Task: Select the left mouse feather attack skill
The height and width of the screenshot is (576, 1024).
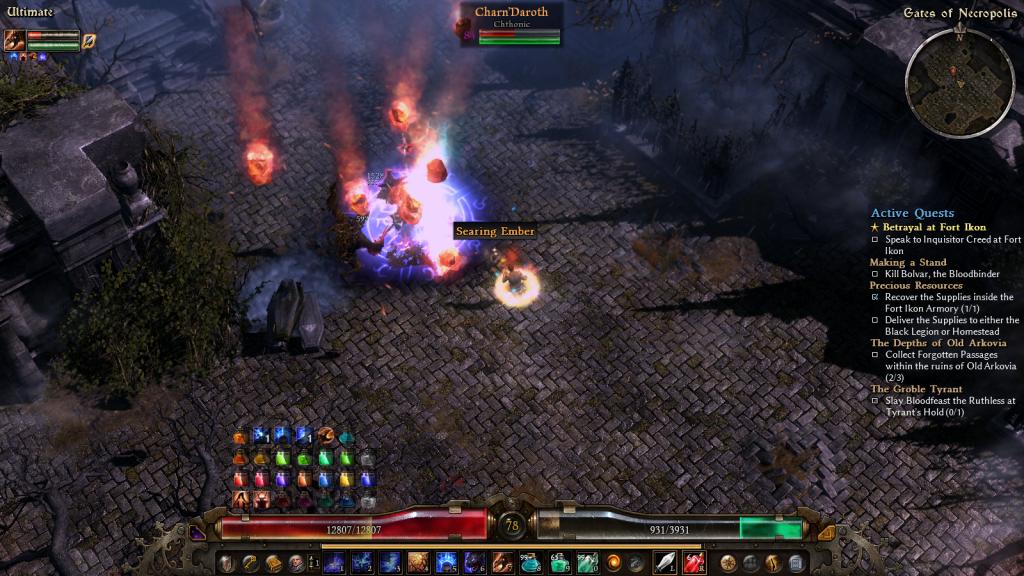Action: click(664, 563)
